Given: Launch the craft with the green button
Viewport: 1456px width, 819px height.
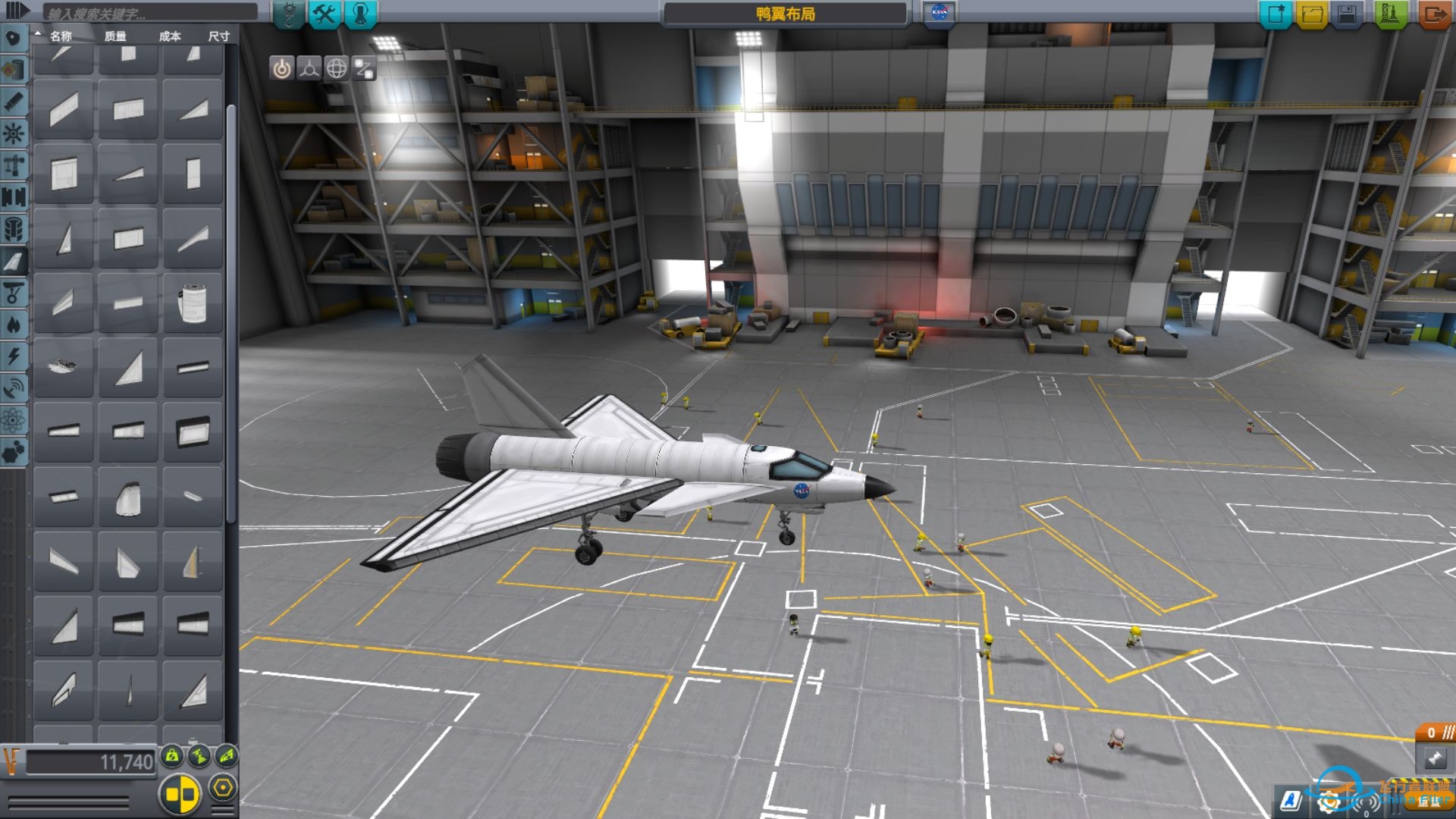Looking at the screenshot, I should coord(1389,14).
